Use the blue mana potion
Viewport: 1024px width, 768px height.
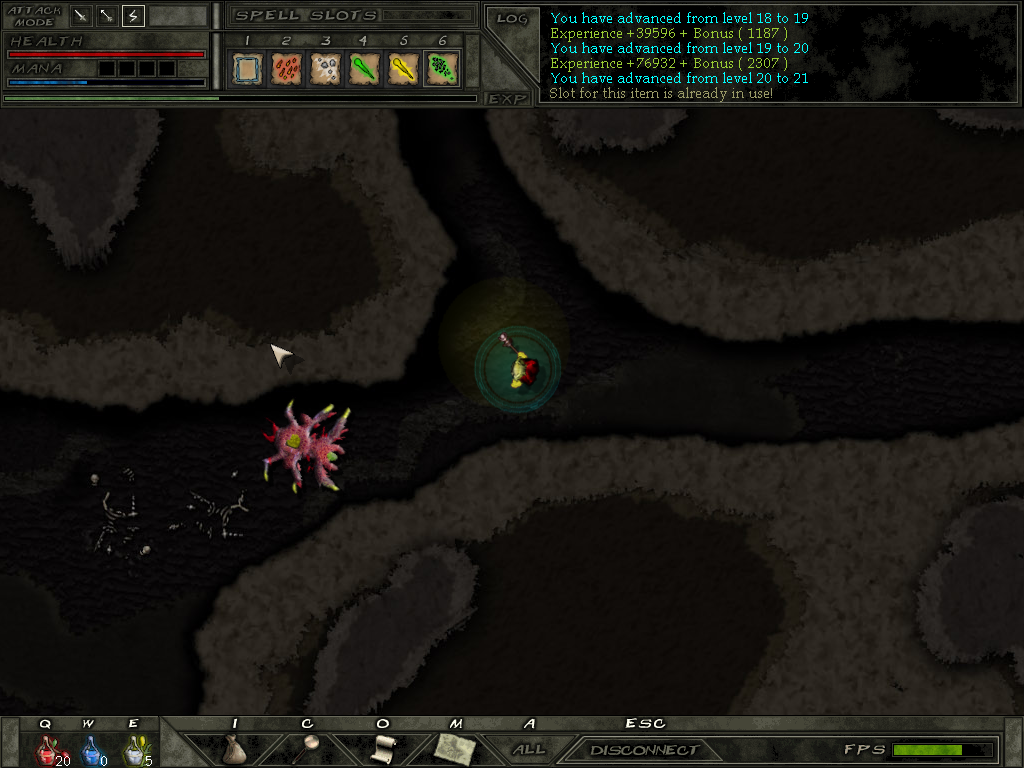[x=90, y=750]
